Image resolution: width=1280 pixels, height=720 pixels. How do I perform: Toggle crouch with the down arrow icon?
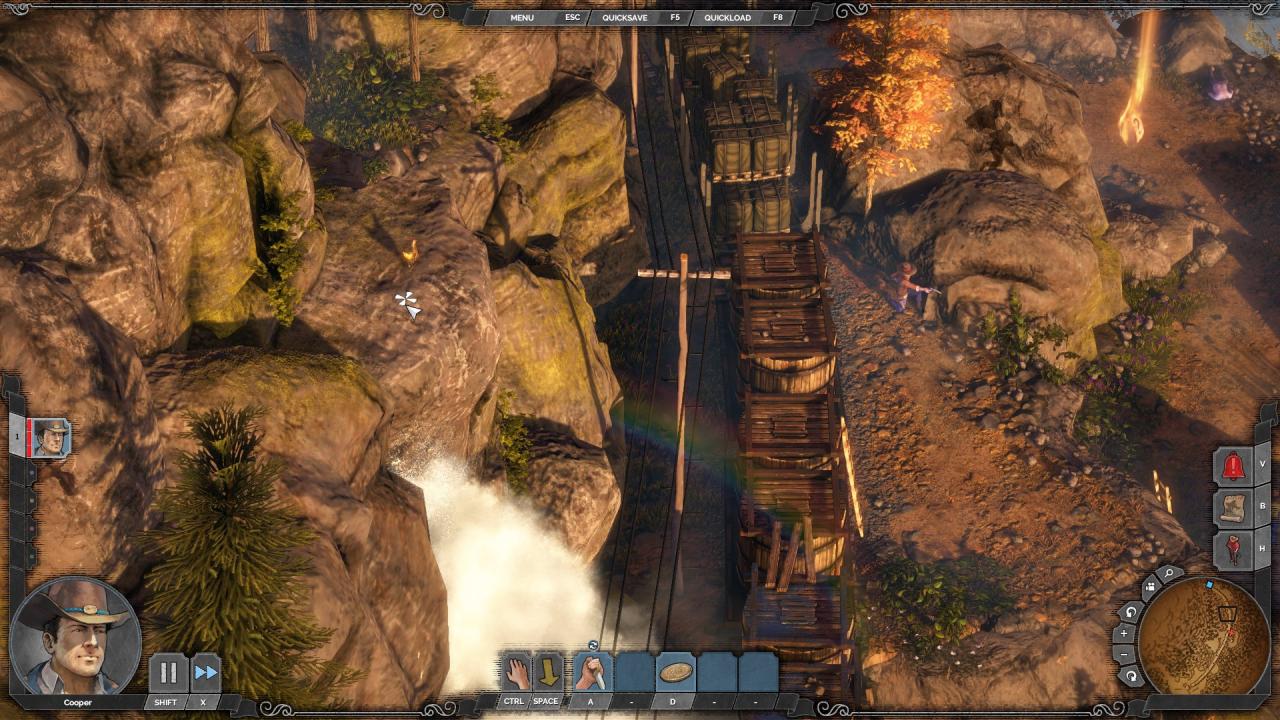tap(548, 671)
